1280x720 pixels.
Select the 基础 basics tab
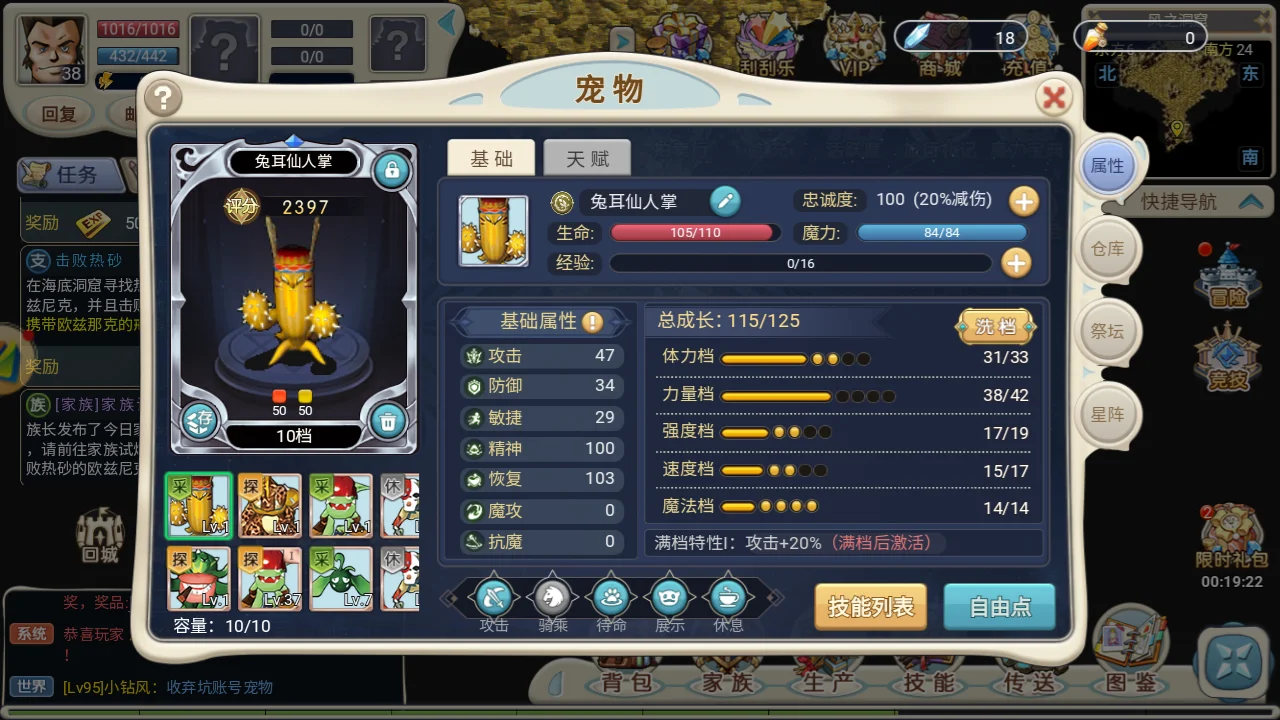[x=491, y=158]
